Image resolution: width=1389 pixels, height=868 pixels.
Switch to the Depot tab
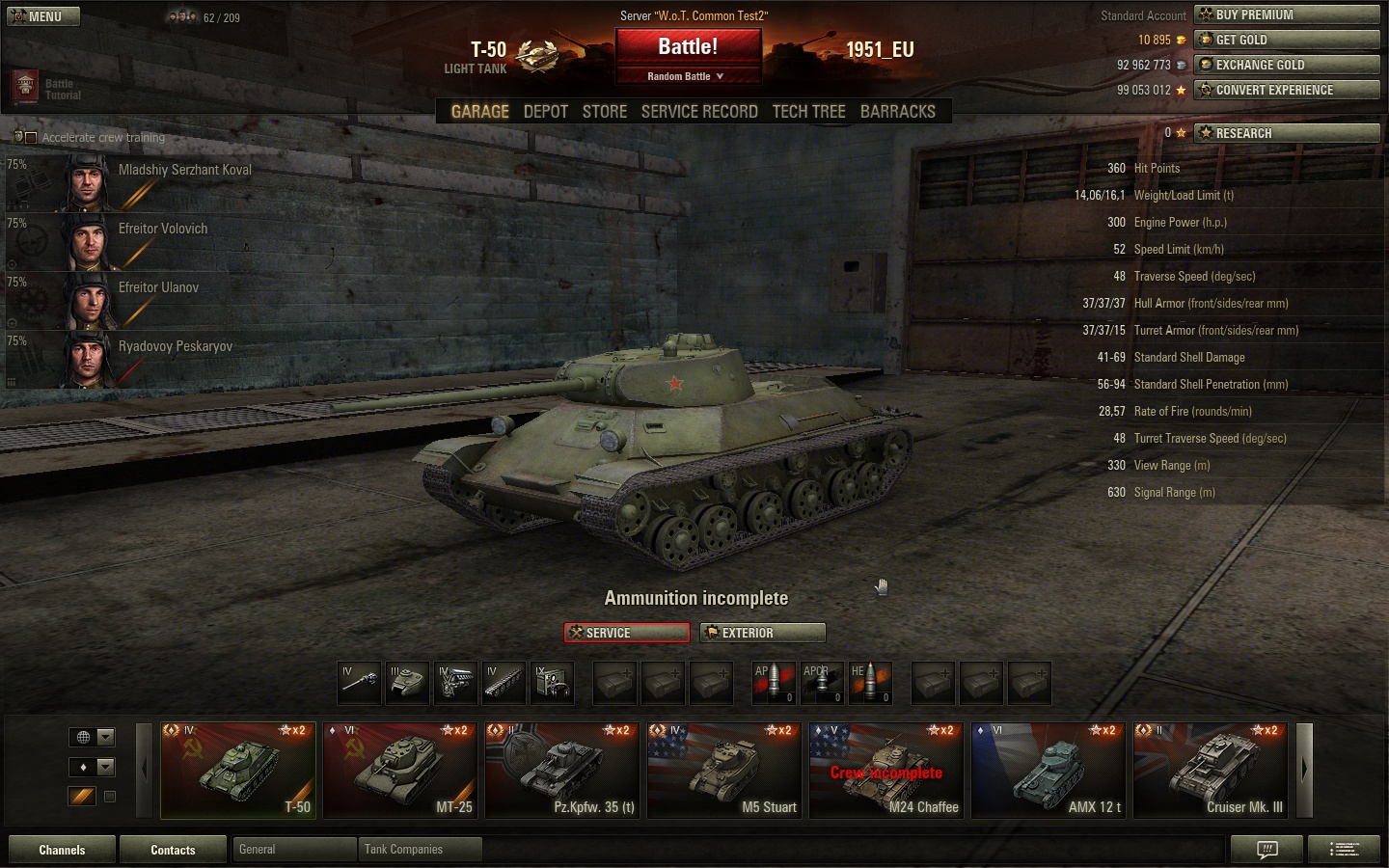[x=545, y=112]
